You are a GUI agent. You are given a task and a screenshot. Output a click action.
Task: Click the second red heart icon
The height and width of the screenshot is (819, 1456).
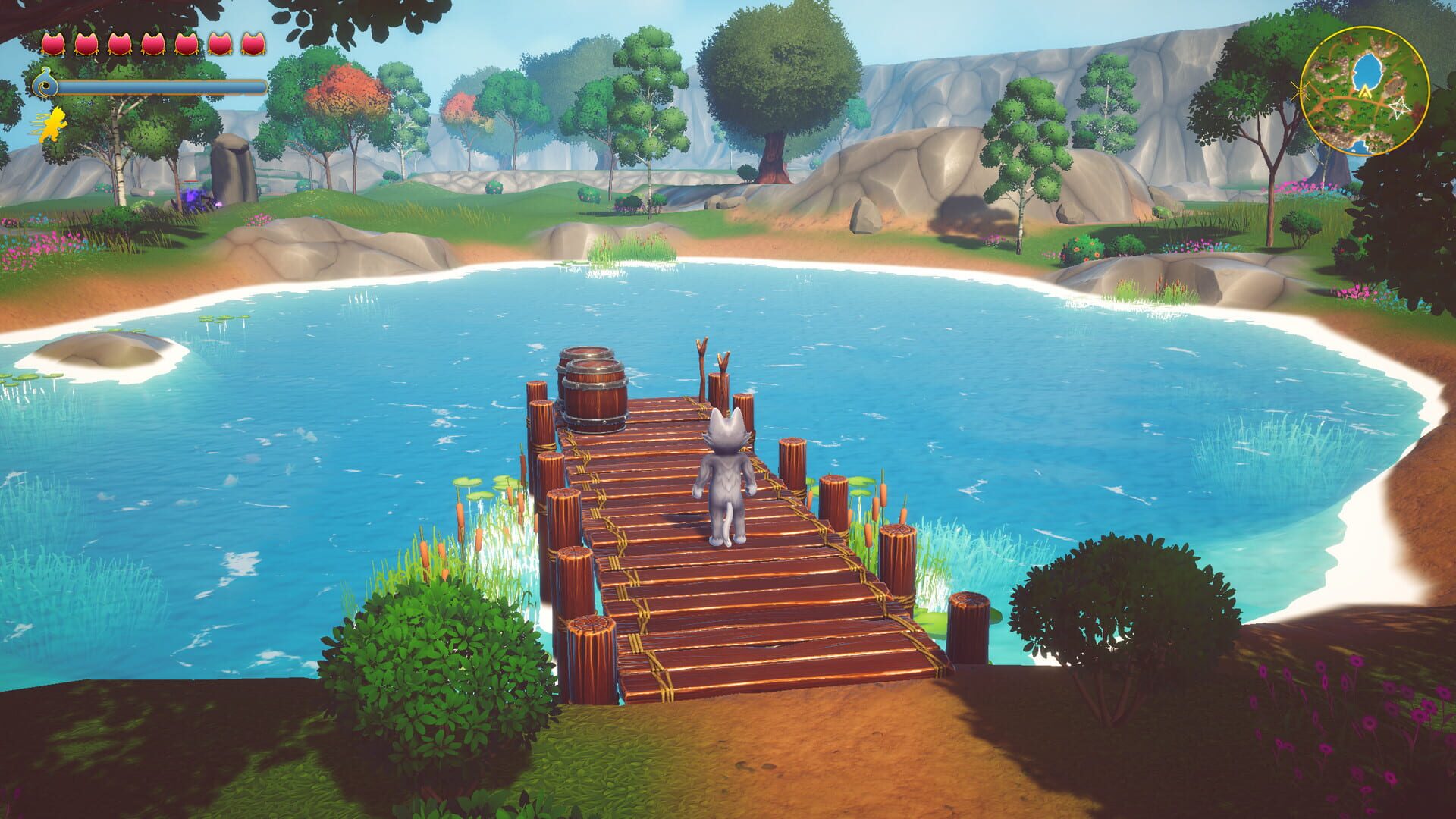(87, 44)
